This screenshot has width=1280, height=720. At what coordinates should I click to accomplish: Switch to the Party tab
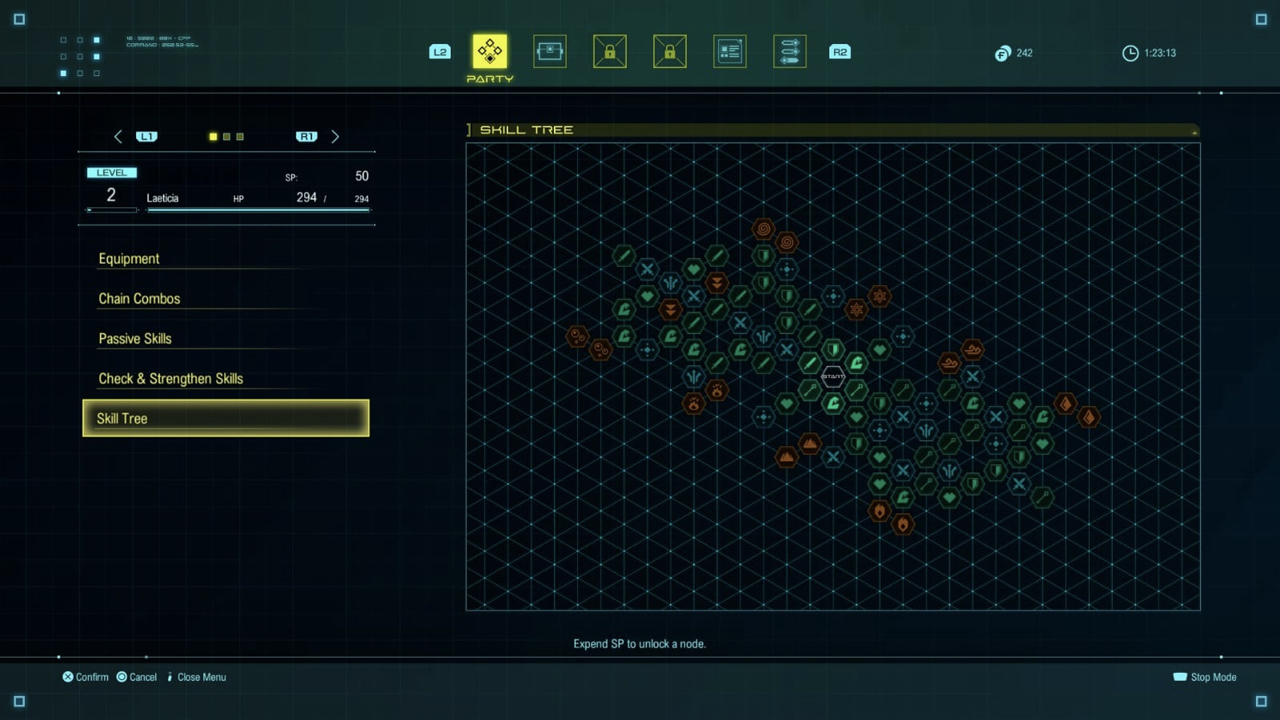[490, 52]
